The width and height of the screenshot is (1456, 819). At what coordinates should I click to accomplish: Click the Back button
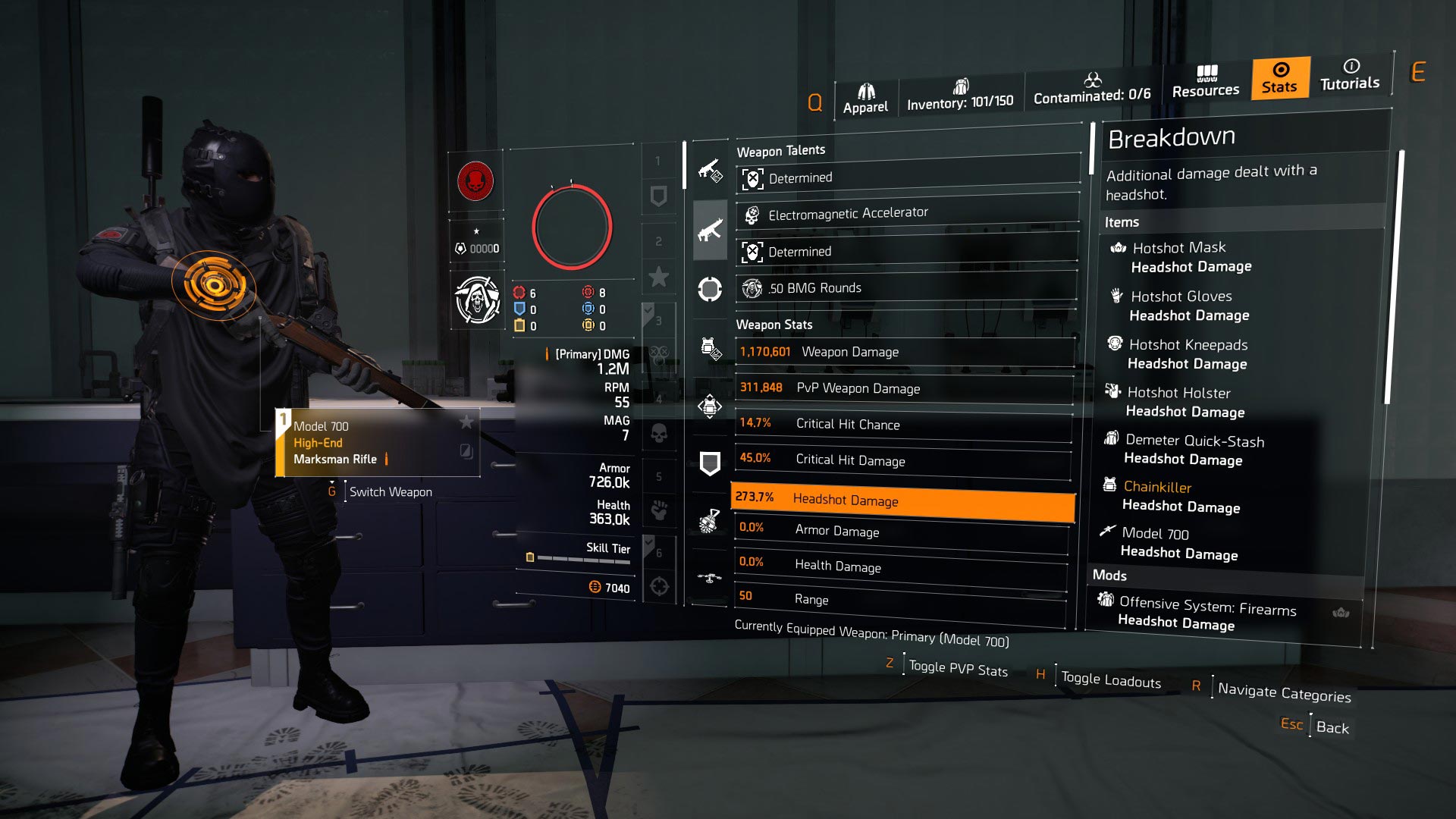pos(1332,727)
